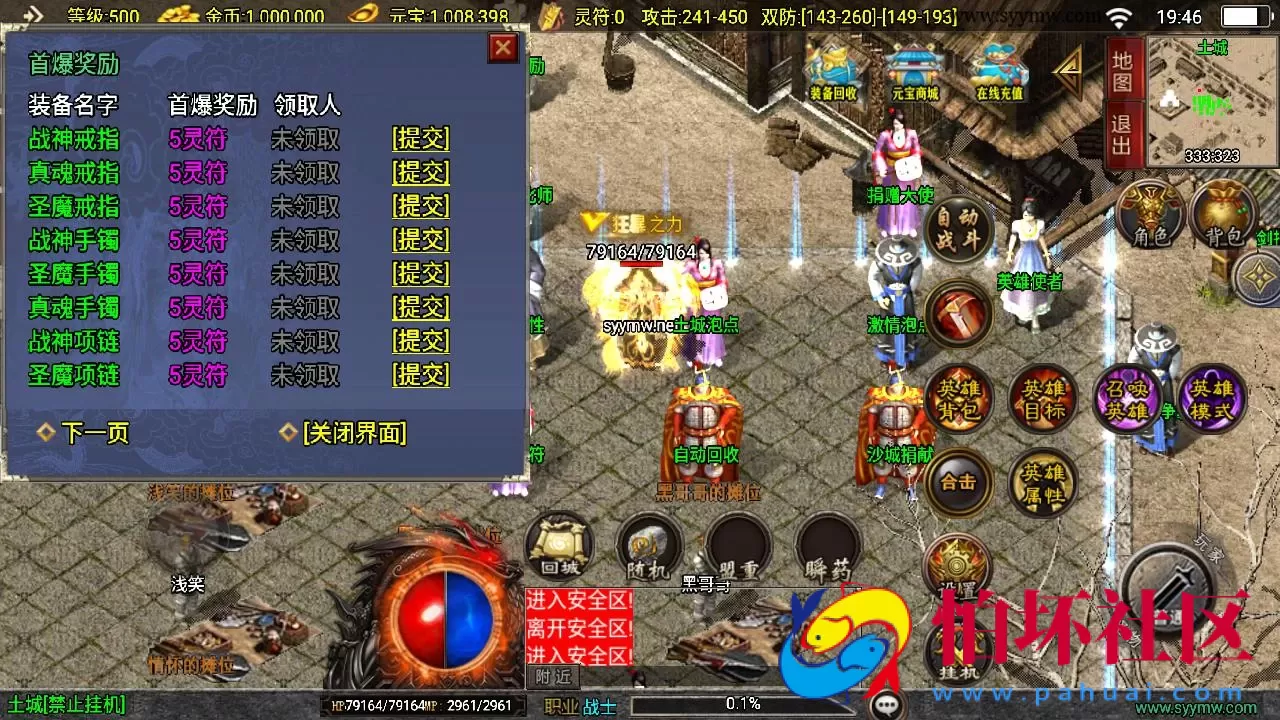Image resolution: width=1280 pixels, height=720 pixels.
Task: Click the 召唤英雄 summon hero icon
Action: tap(1129, 398)
